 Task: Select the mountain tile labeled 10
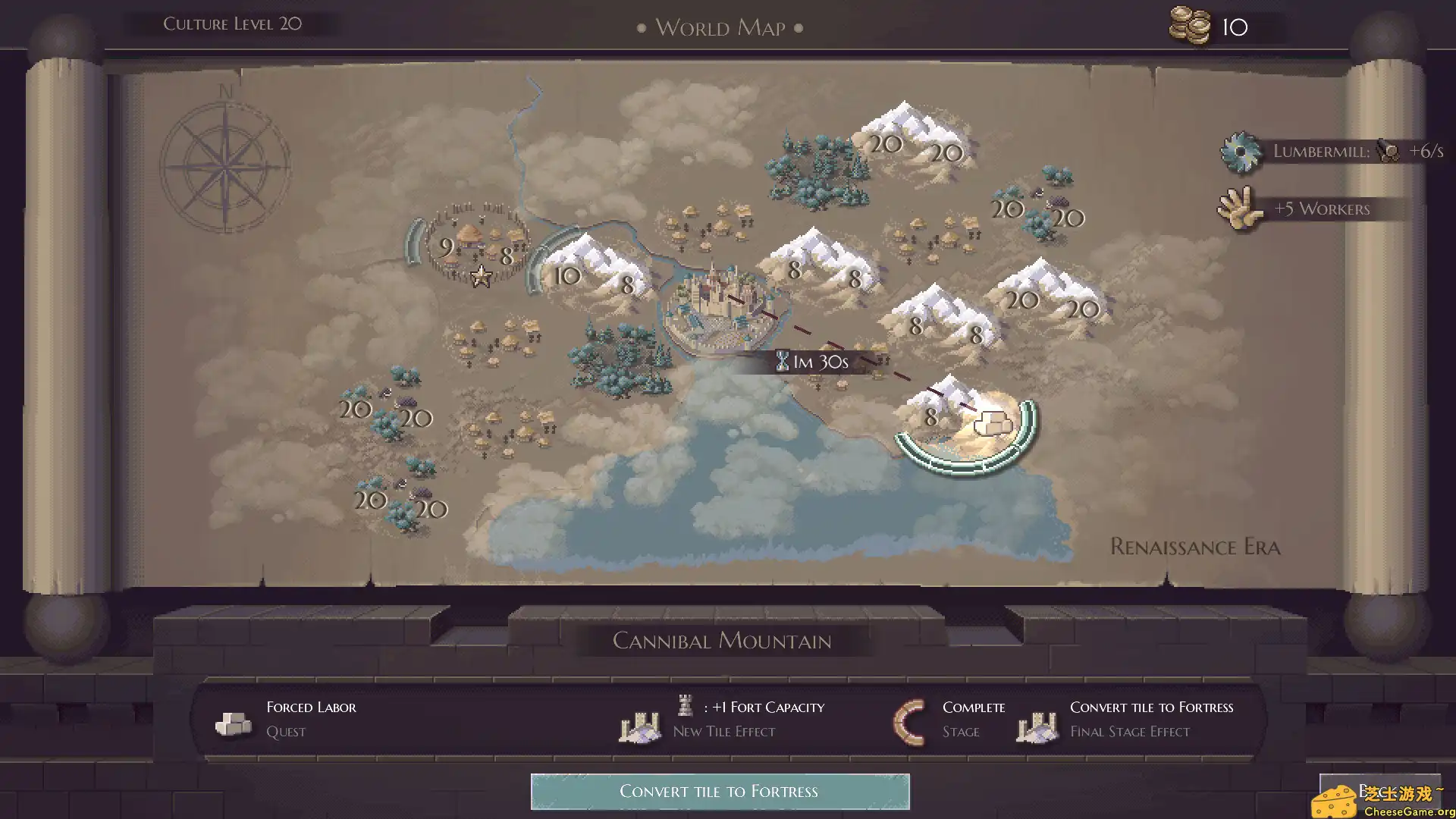coord(567,276)
